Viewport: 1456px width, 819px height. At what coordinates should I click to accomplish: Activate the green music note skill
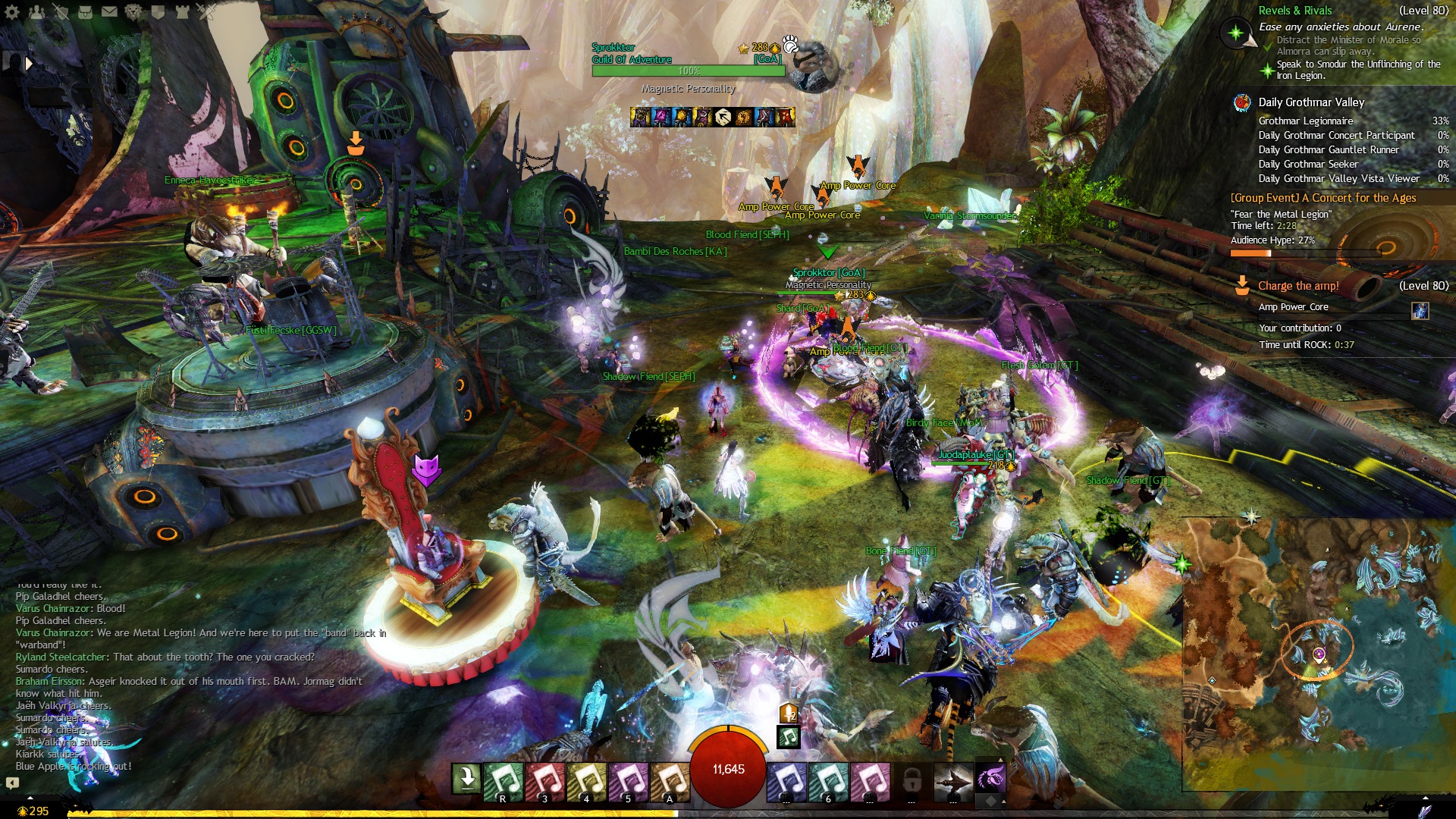tap(504, 780)
